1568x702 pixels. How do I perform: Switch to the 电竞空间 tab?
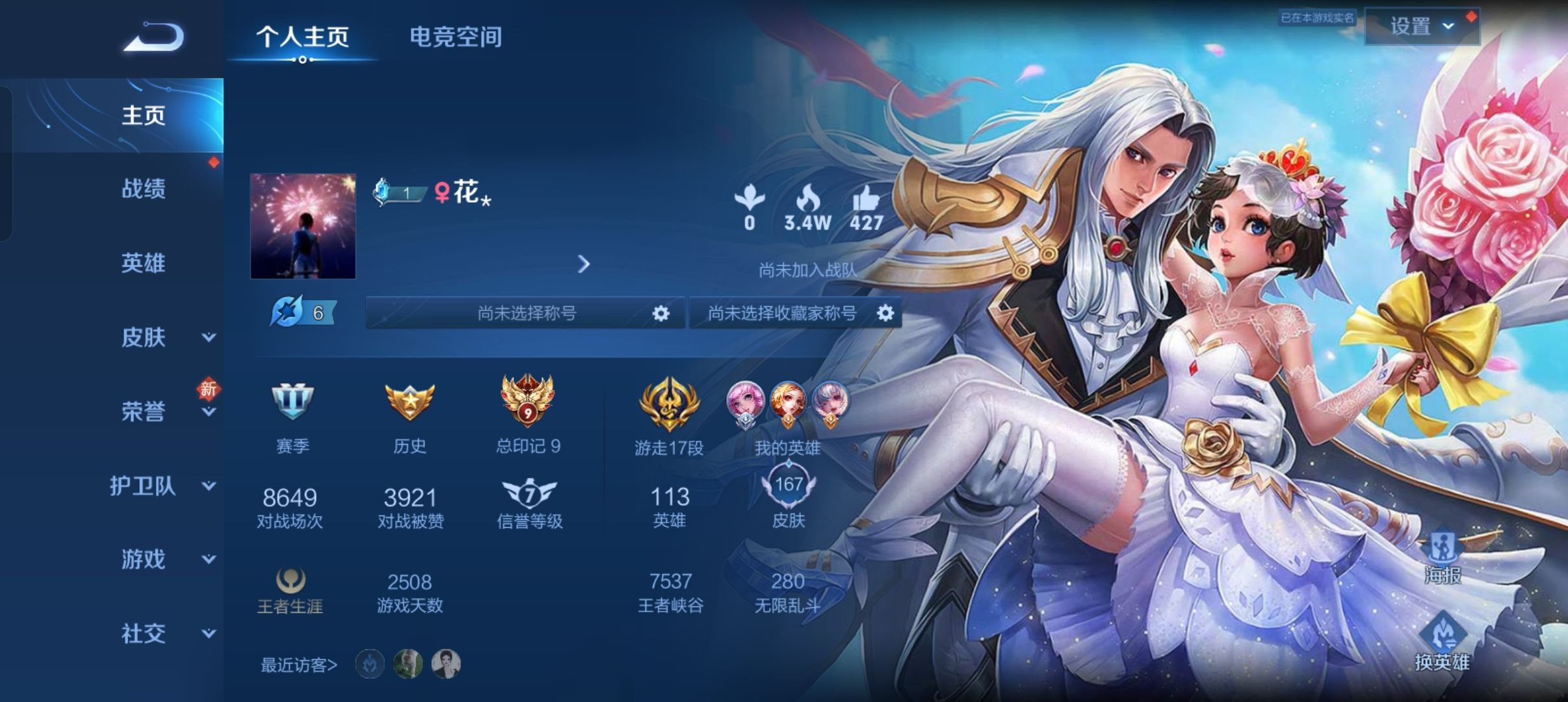pyautogui.click(x=456, y=38)
